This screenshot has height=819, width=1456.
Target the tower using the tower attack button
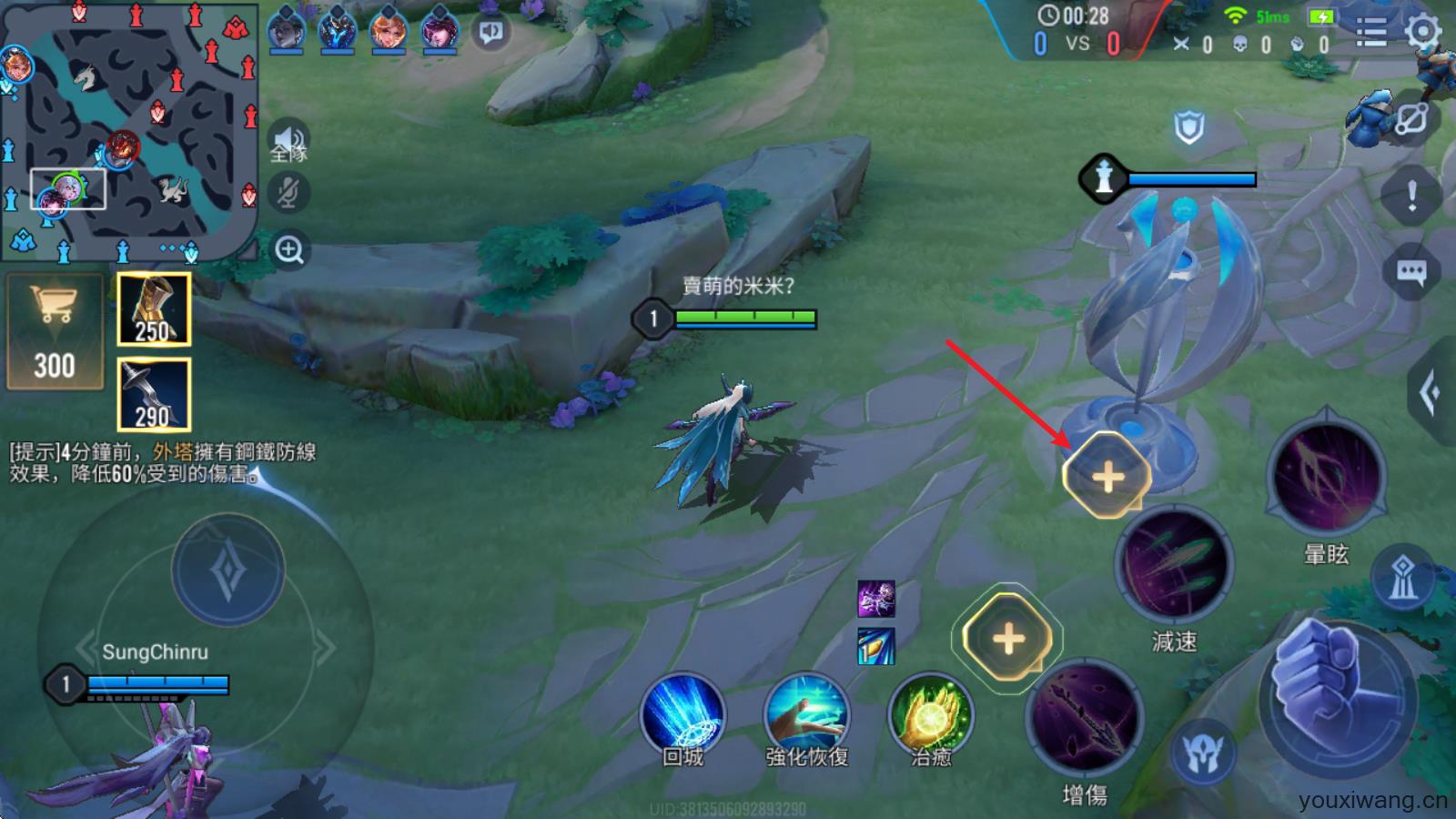1402,579
